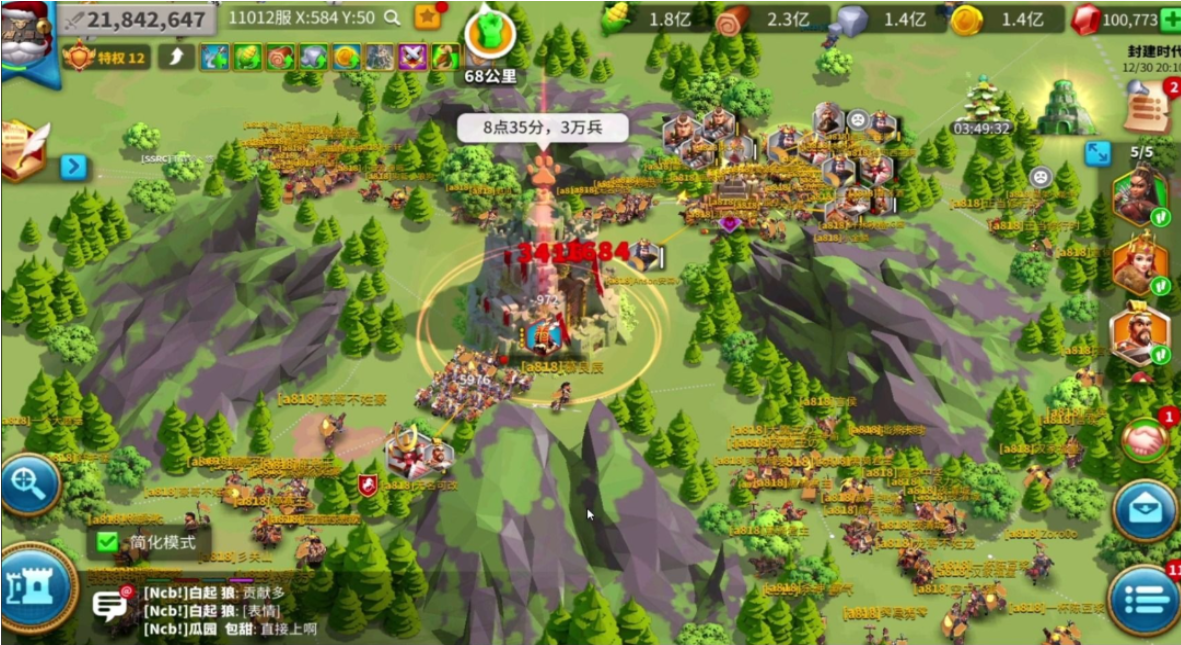Open the alliance handshake button
1181x645 pixels.
1144,438
